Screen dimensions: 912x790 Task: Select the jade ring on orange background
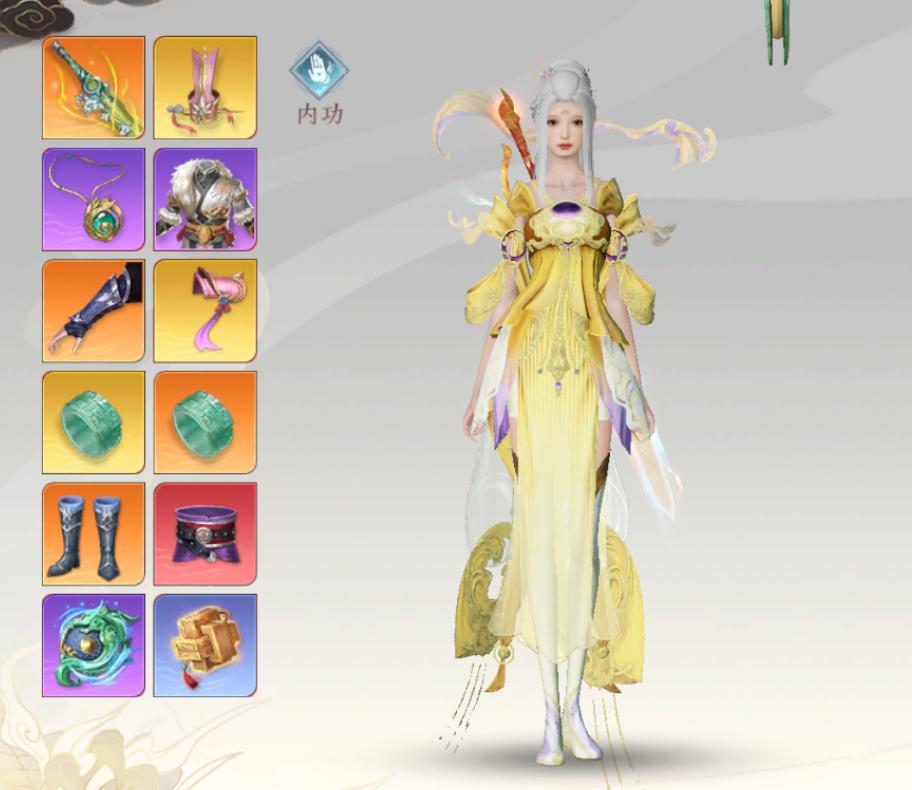[x=205, y=422]
